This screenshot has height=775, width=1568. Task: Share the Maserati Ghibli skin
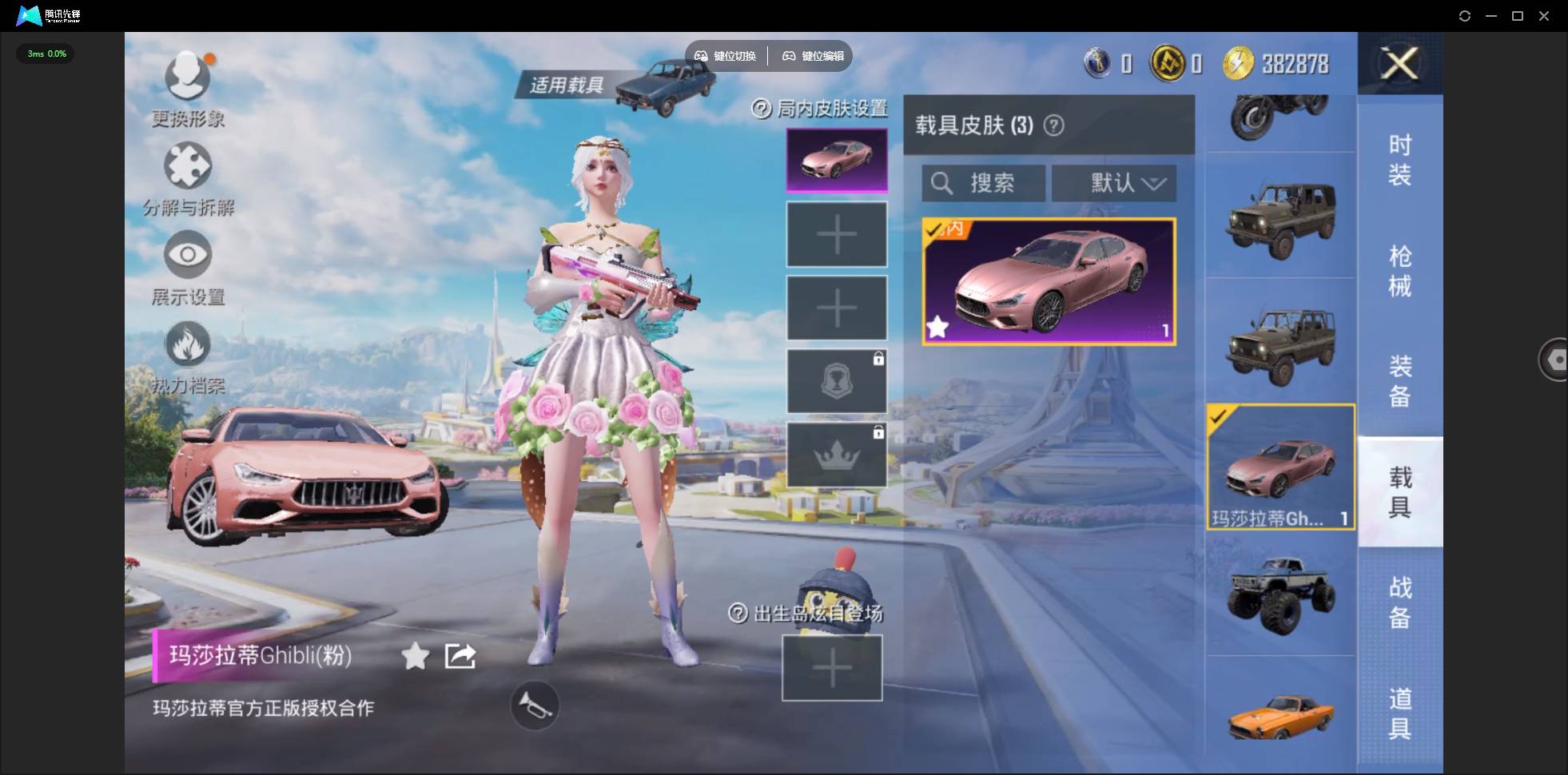click(x=460, y=657)
